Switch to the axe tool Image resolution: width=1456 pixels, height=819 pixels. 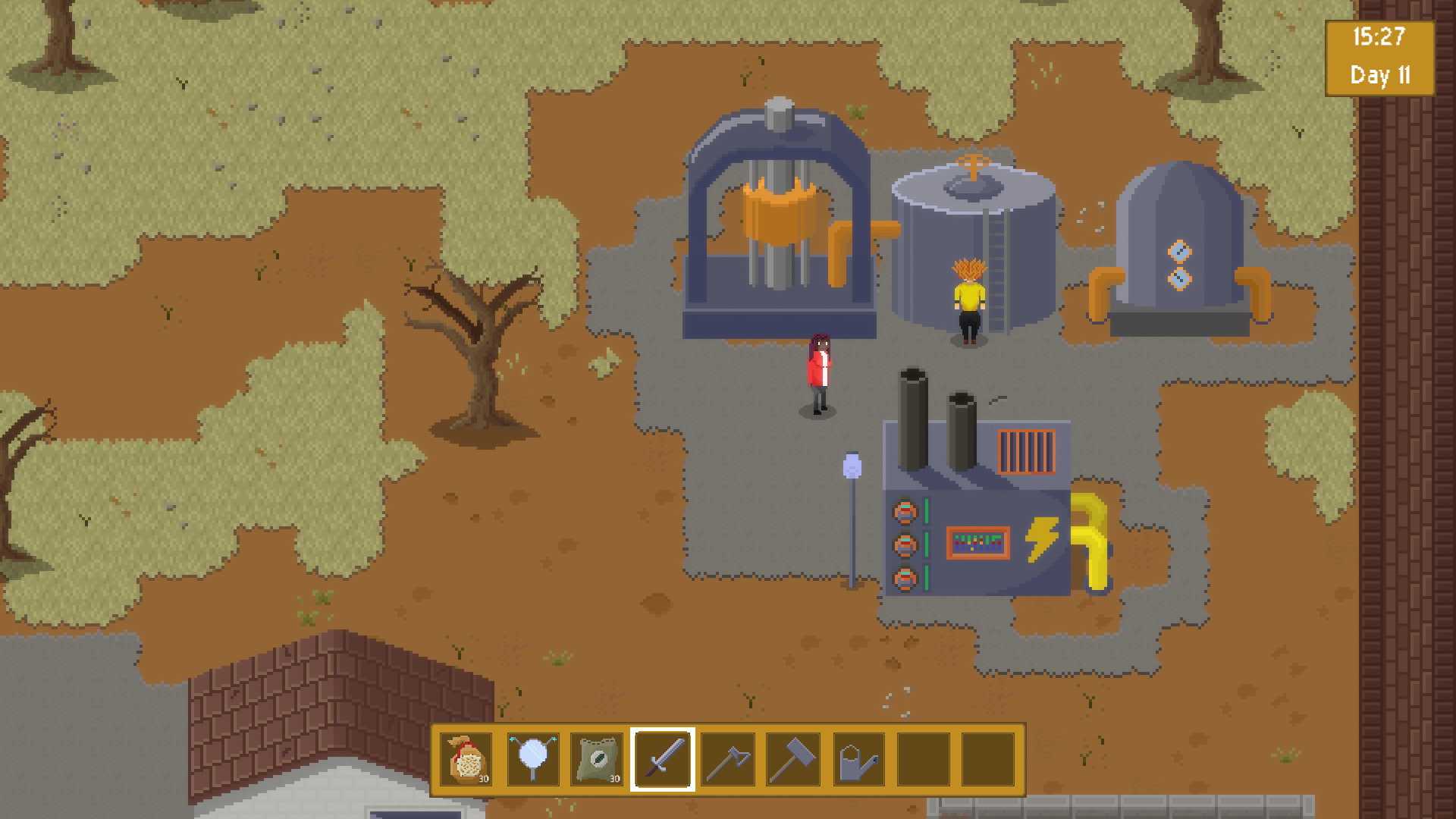(x=728, y=759)
